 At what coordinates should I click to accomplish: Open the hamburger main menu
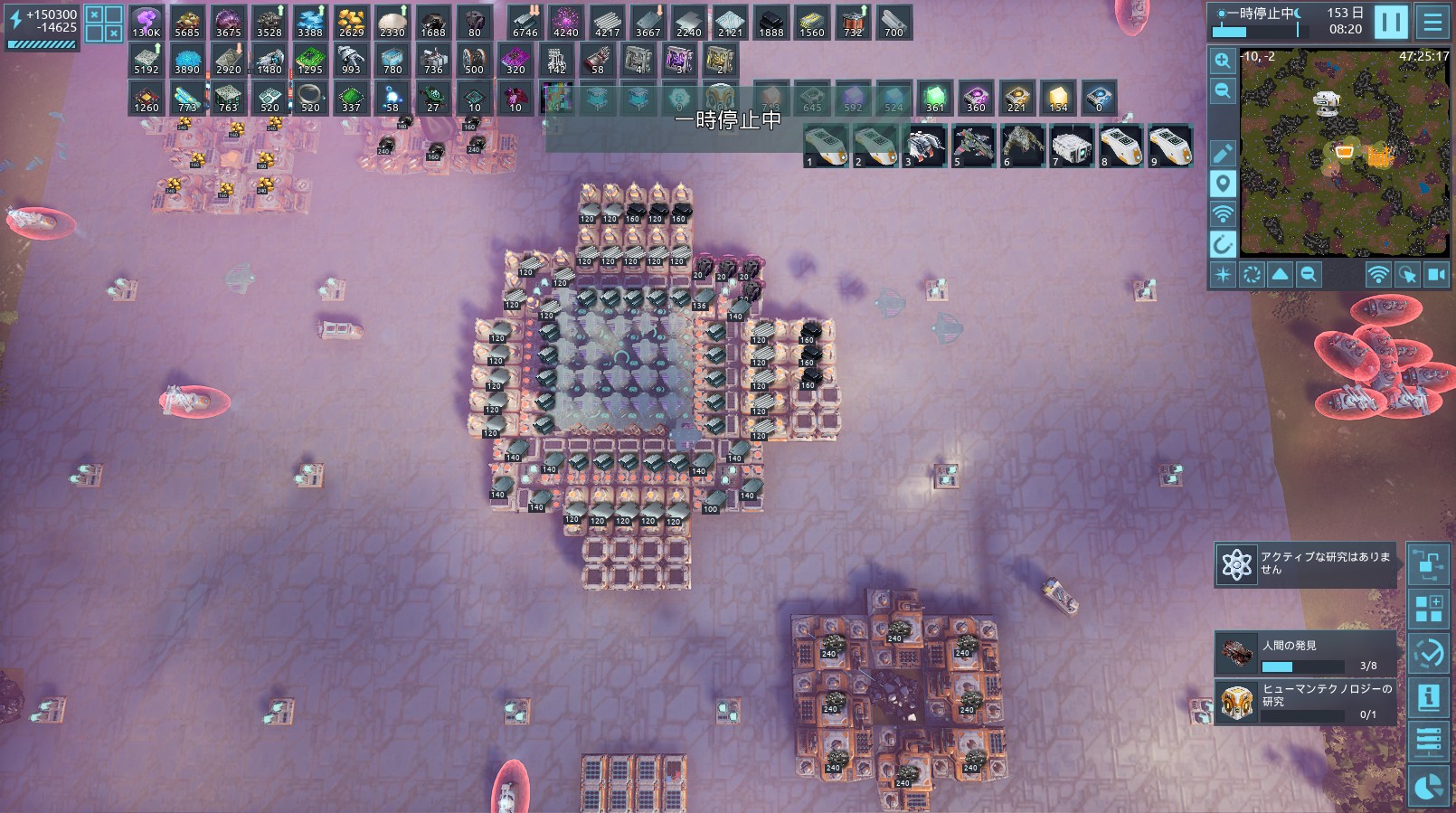click(1432, 23)
